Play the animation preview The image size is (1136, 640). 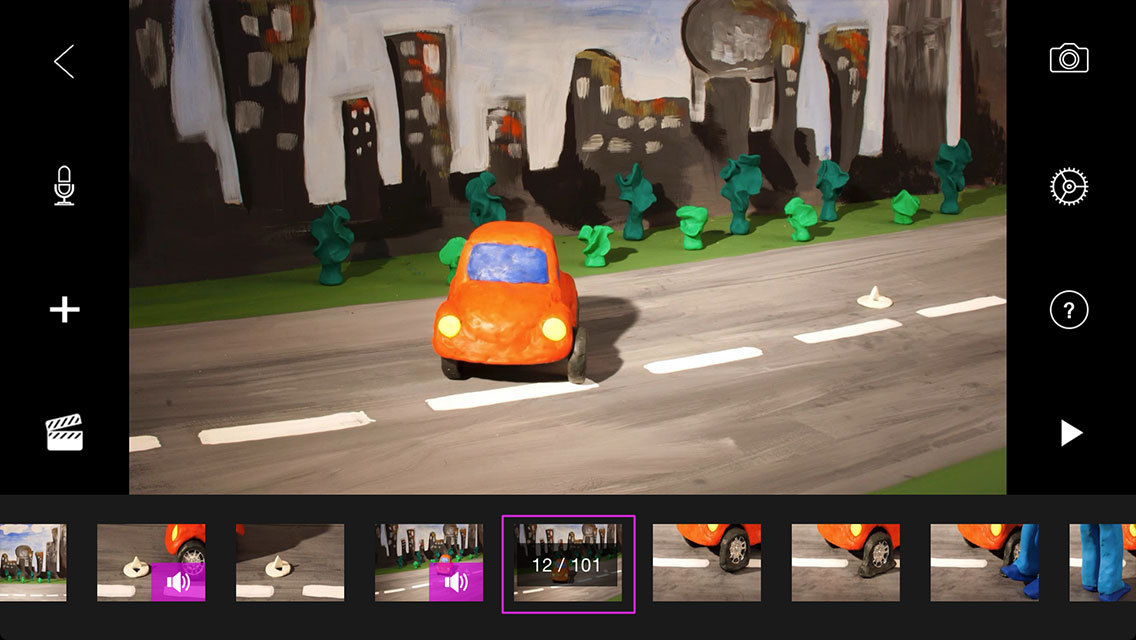(x=1071, y=433)
